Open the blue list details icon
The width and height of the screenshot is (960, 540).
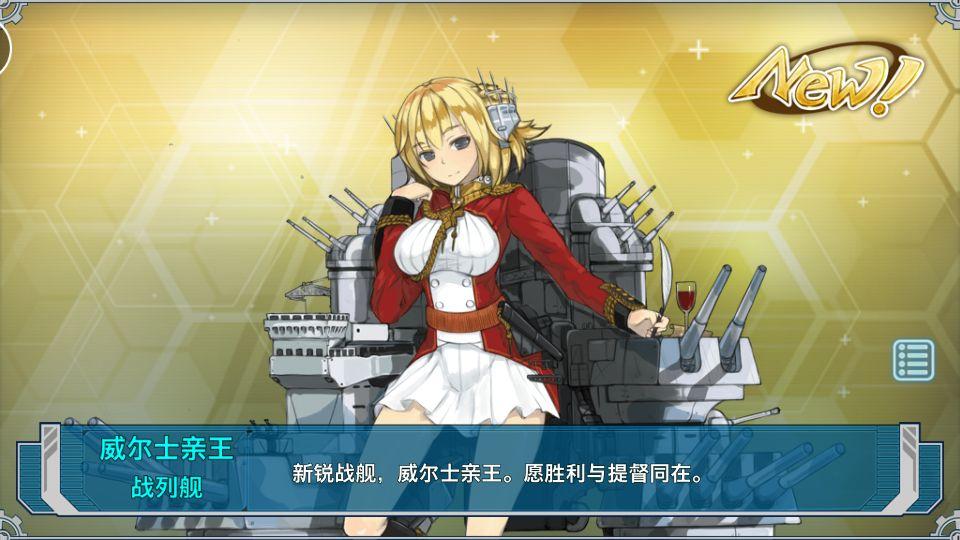pos(913,360)
